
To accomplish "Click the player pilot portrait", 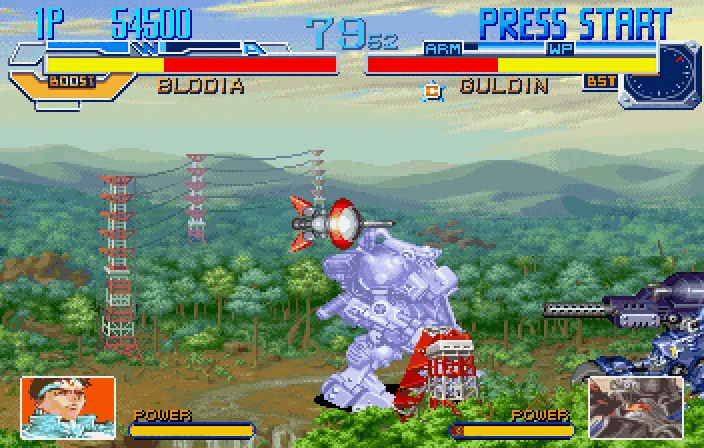I will point(66,405).
